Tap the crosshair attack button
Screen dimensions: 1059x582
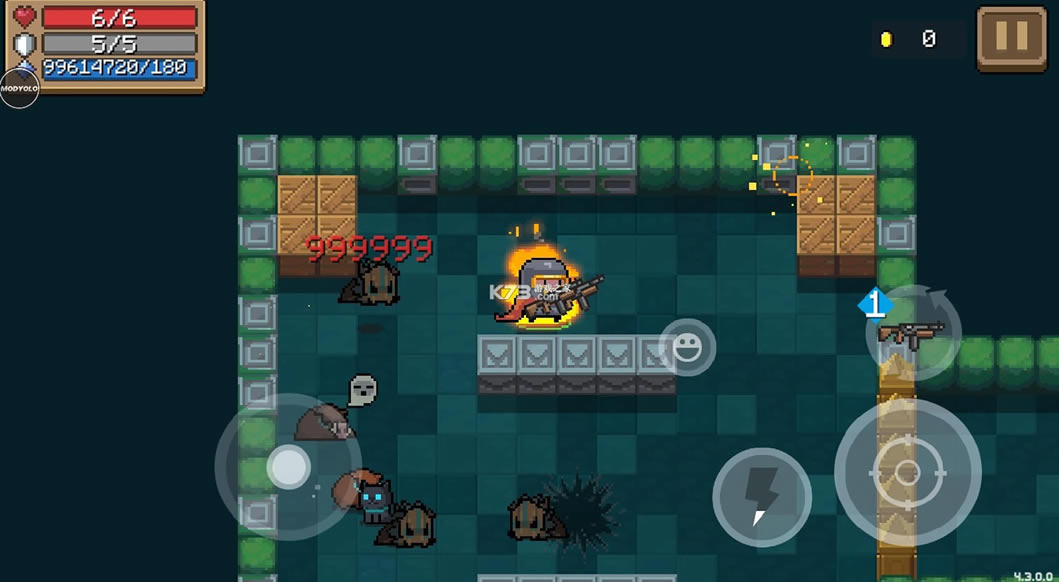click(907, 473)
